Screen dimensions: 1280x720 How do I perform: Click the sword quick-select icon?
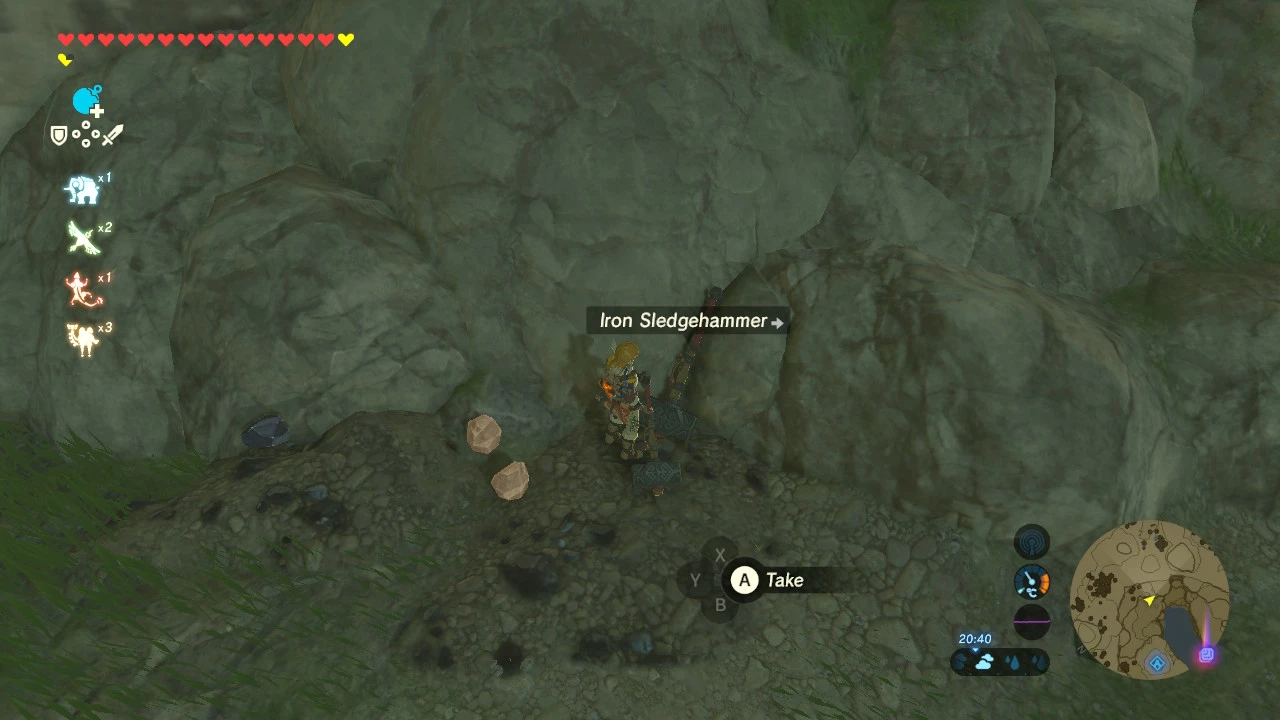(x=112, y=134)
